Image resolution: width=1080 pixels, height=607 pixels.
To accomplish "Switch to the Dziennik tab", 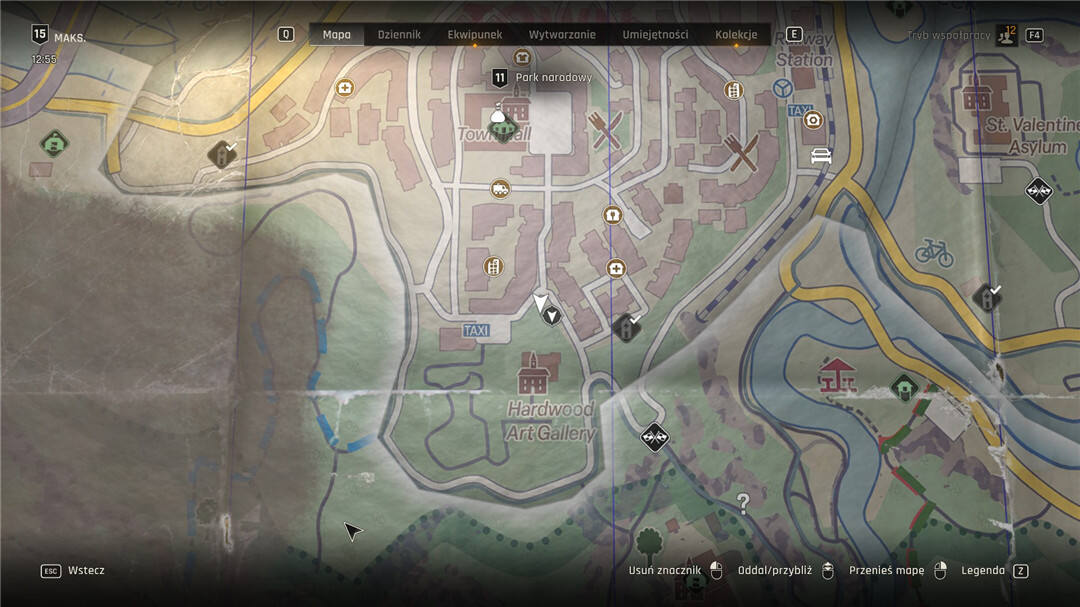I will [399, 35].
